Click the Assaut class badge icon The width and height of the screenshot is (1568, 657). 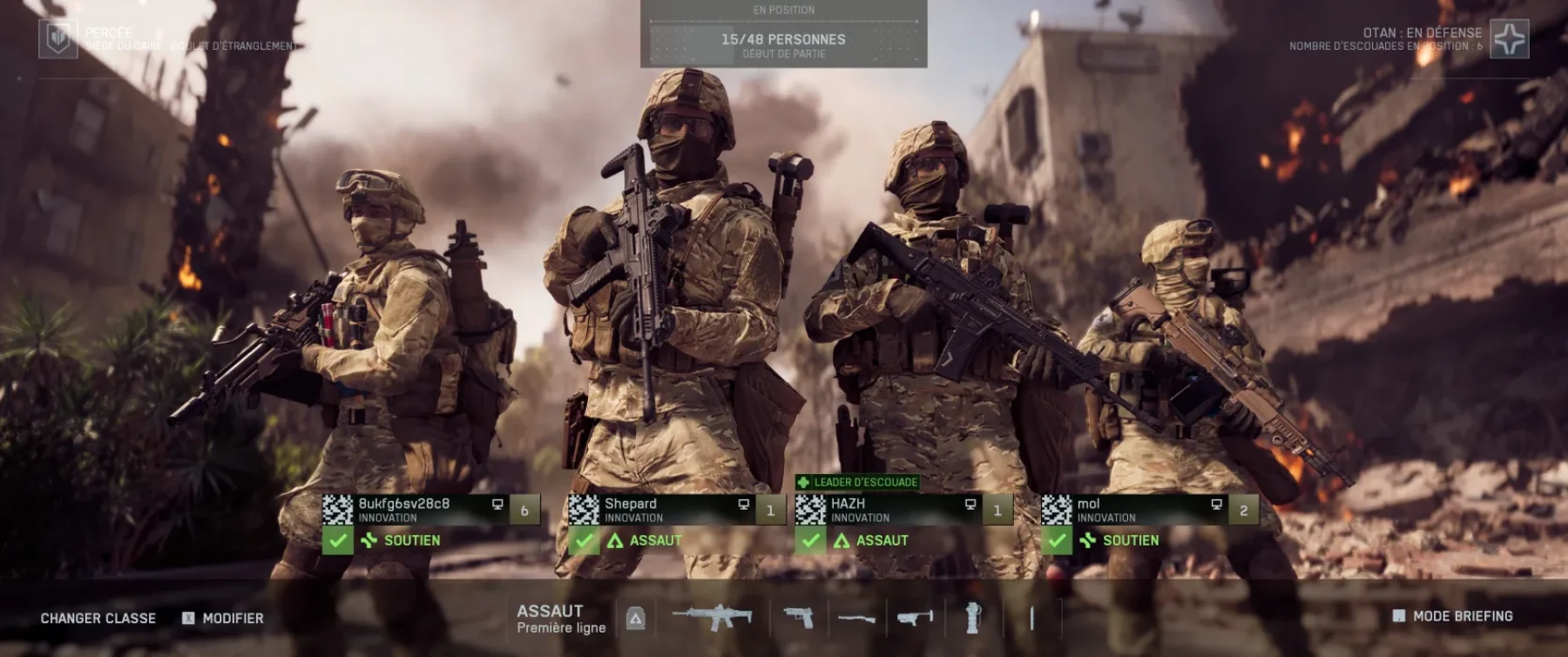(636, 619)
